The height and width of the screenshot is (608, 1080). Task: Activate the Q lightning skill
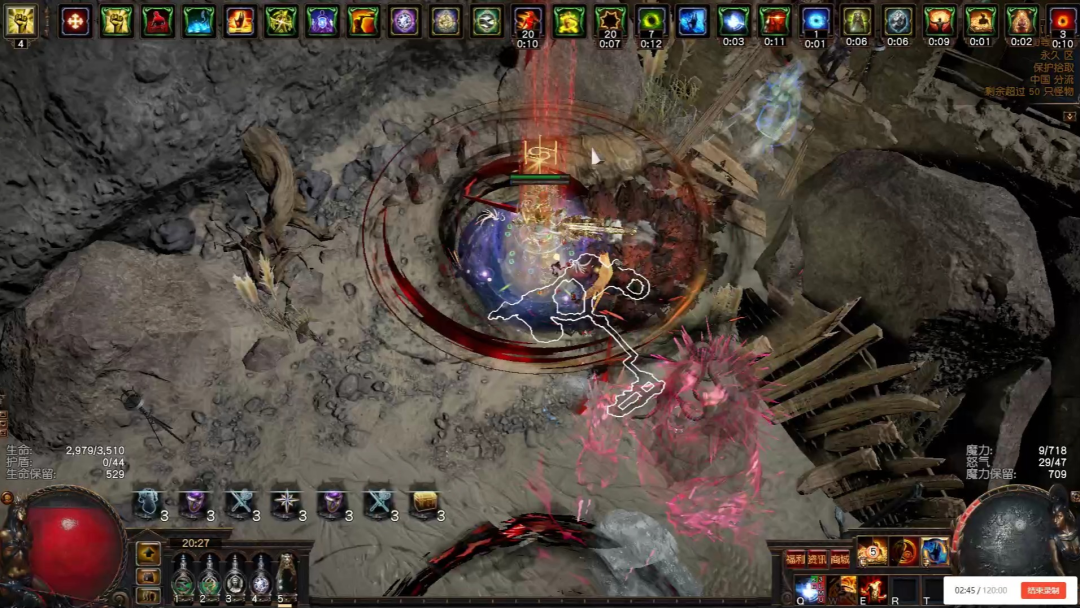(808, 590)
